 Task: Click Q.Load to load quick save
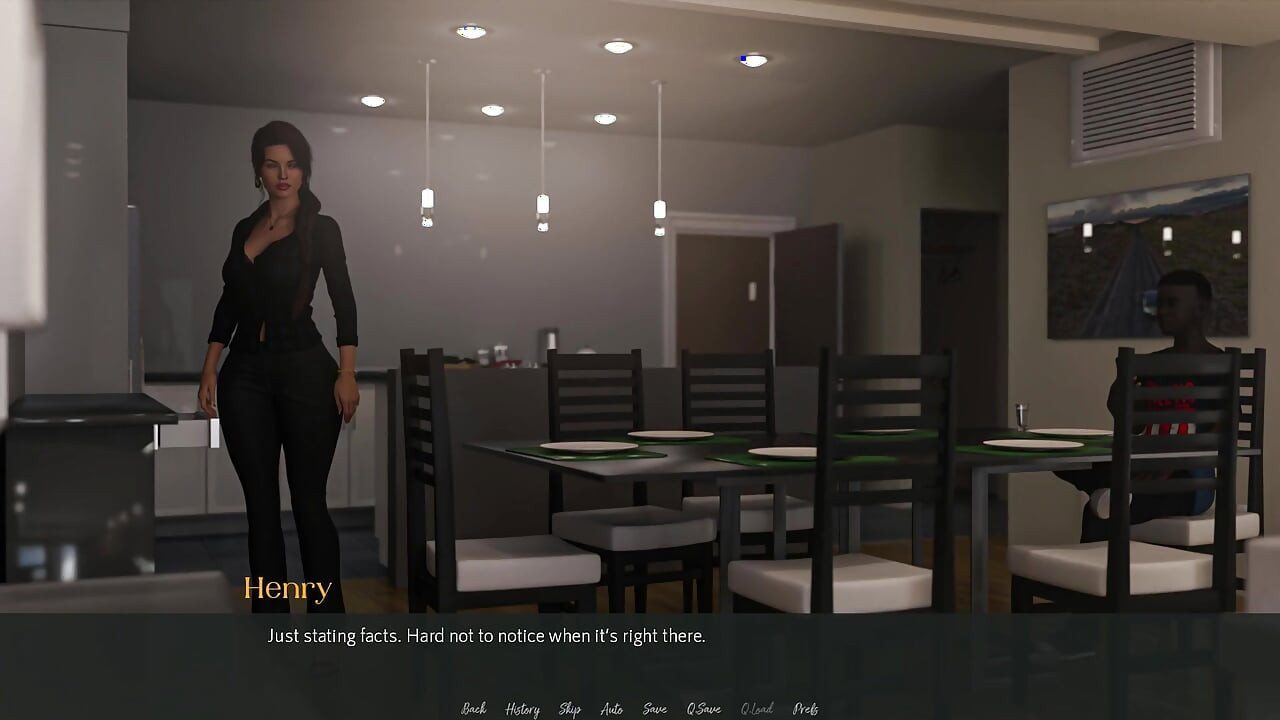tap(757, 708)
